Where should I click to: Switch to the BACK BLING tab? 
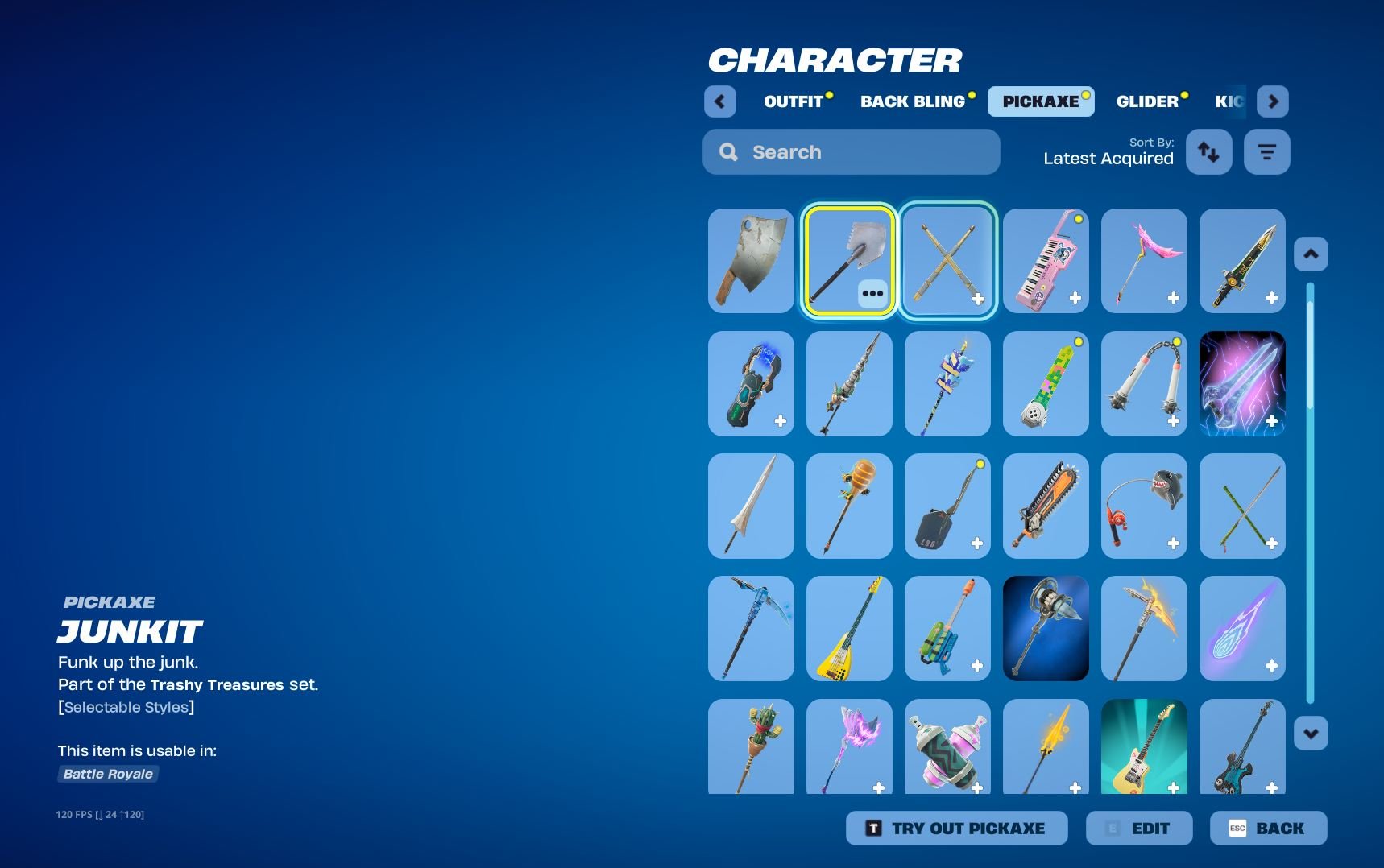click(x=913, y=101)
